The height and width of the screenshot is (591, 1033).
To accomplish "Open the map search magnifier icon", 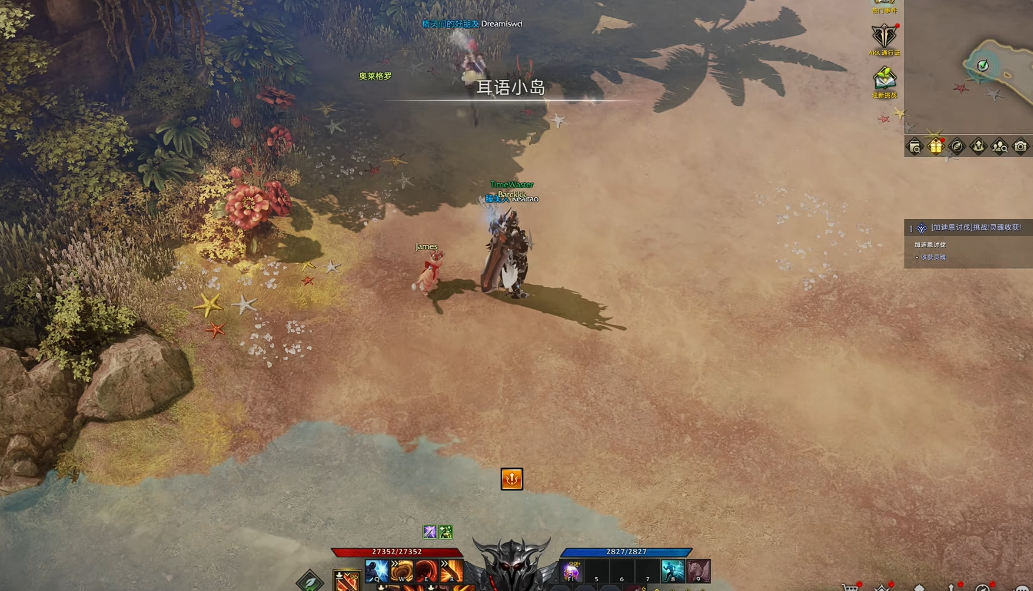I will pos(915,146).
